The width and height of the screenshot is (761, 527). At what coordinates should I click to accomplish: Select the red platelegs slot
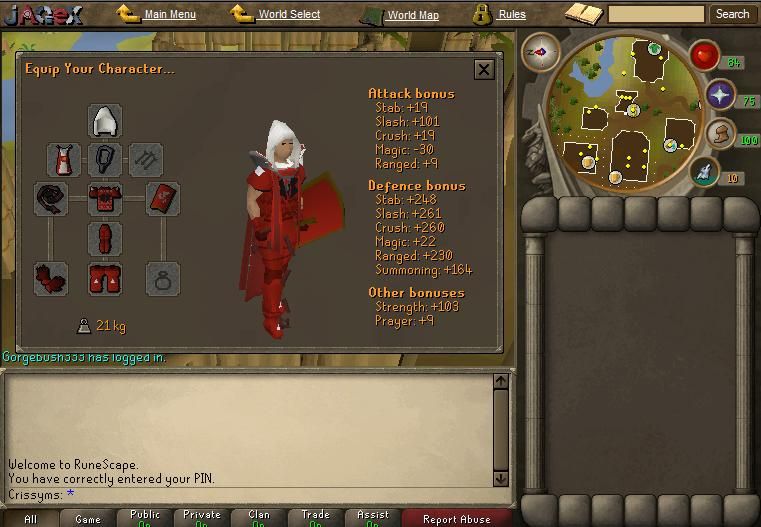(x=105, y=239)
